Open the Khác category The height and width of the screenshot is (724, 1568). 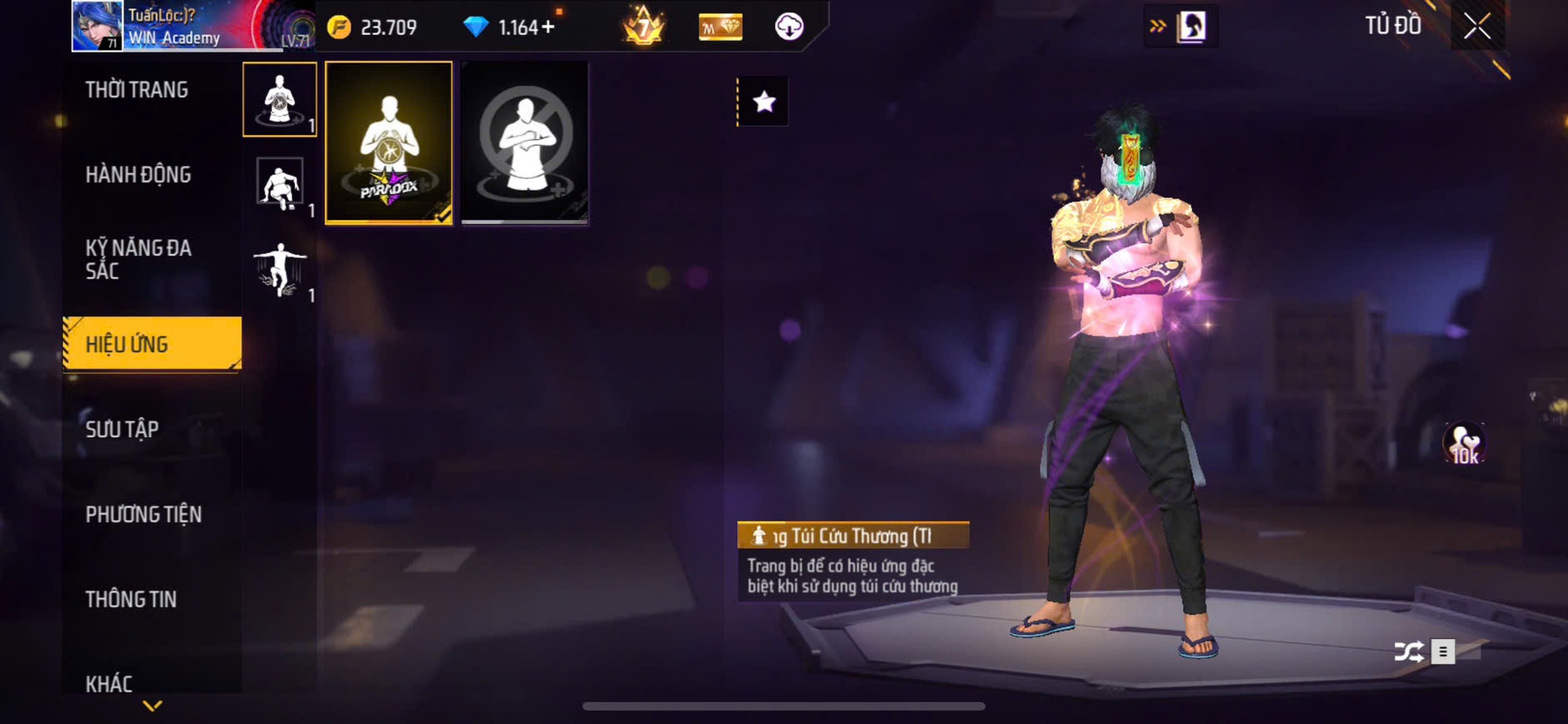click(x=109, y=683)
